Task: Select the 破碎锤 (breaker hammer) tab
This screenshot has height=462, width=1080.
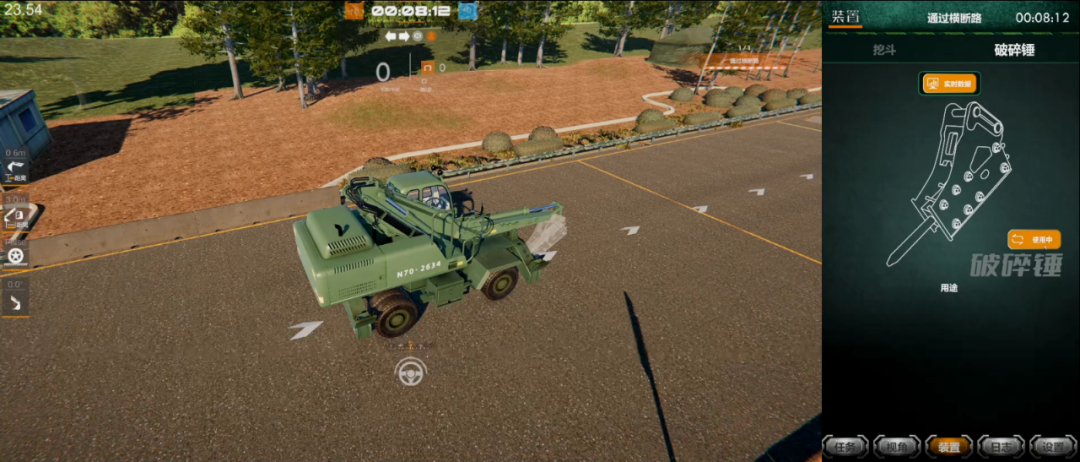Action: click(x=1014, y=50)
